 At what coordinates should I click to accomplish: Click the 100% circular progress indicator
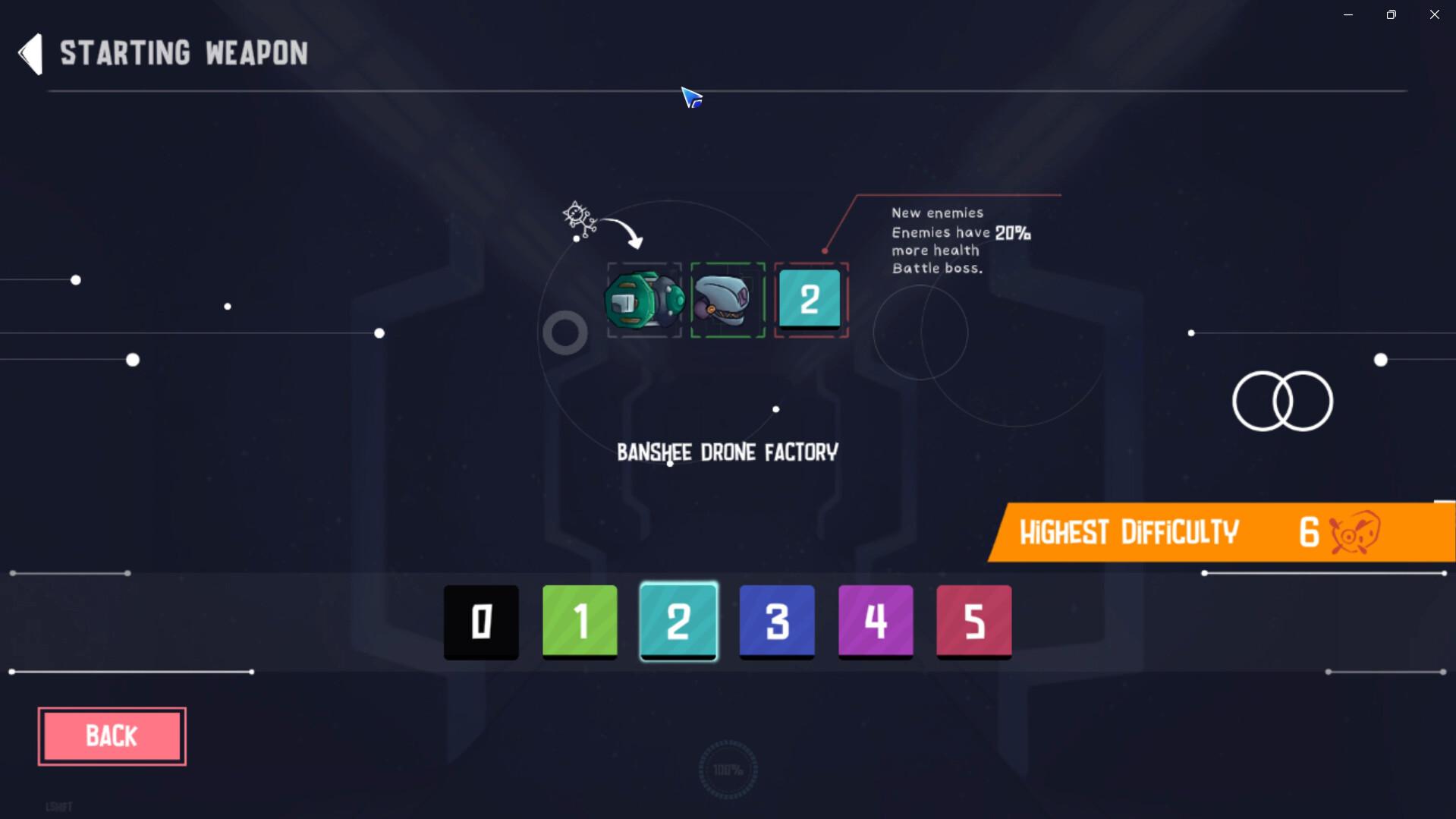(x=728, y=770)
